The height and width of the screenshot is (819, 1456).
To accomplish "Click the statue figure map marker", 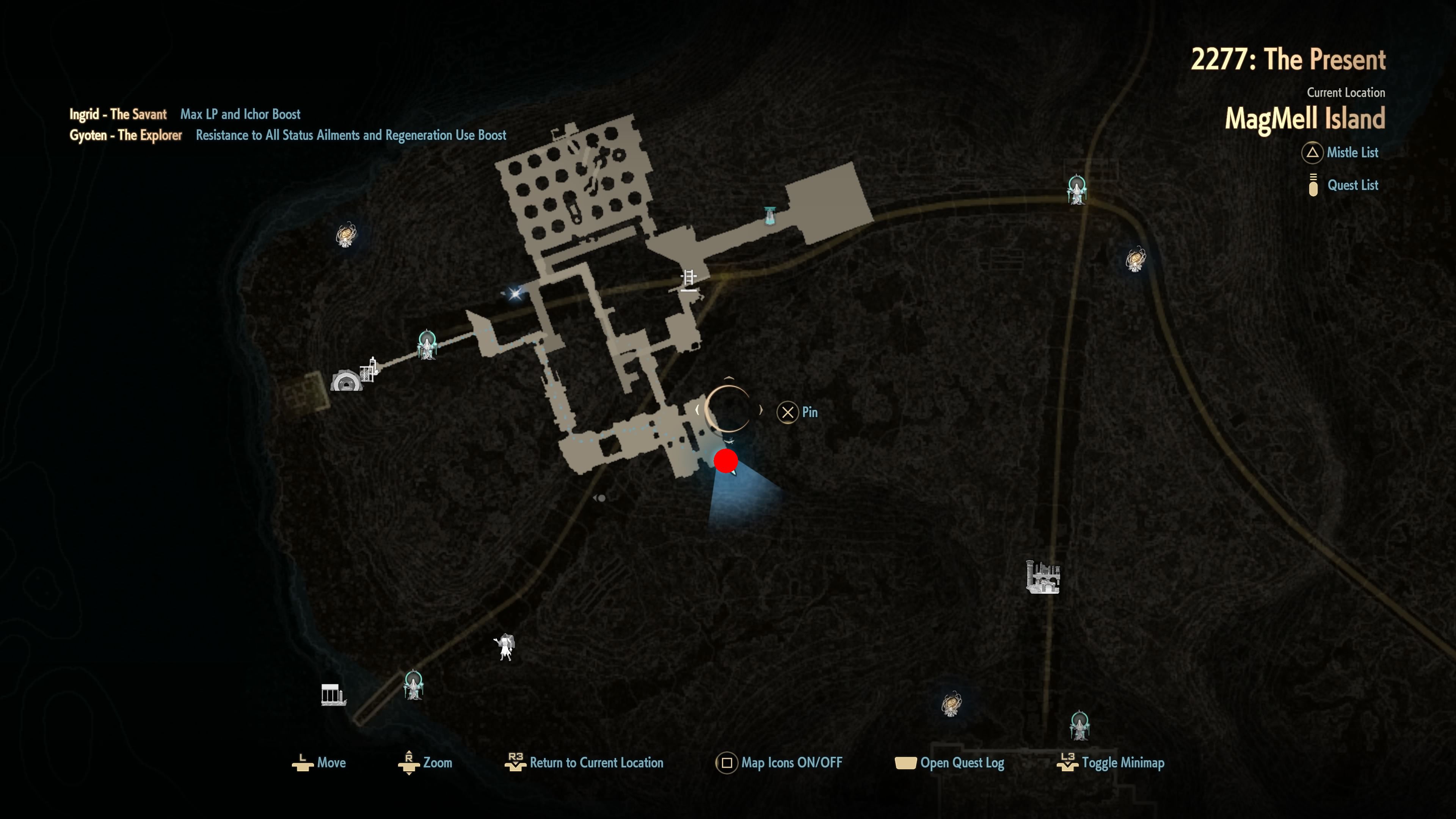I will click(504, 646).
